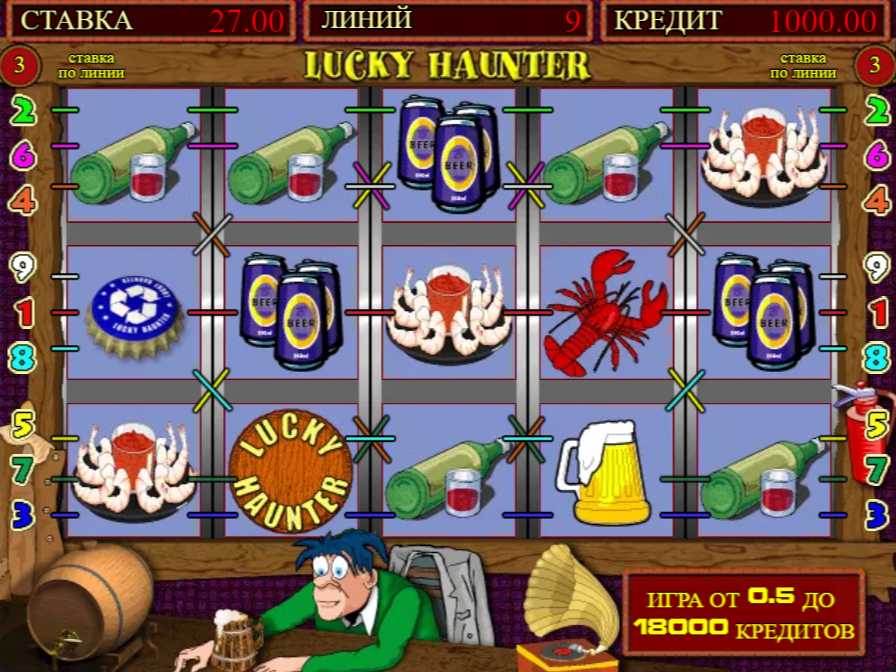Choose payline 9 marker on the left edge
Screen dimensions: 896x672
pyautogui.click(x=22, y=268)
